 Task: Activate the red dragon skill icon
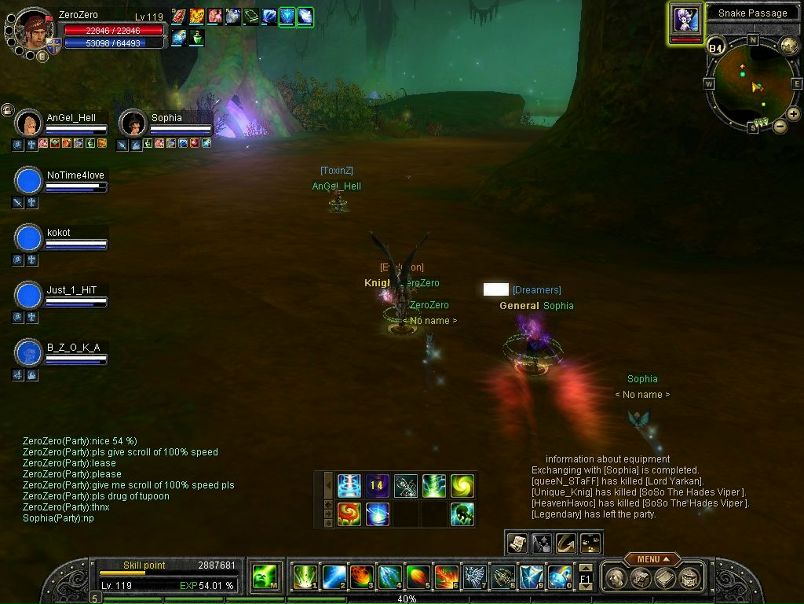[x=349, y=514]
